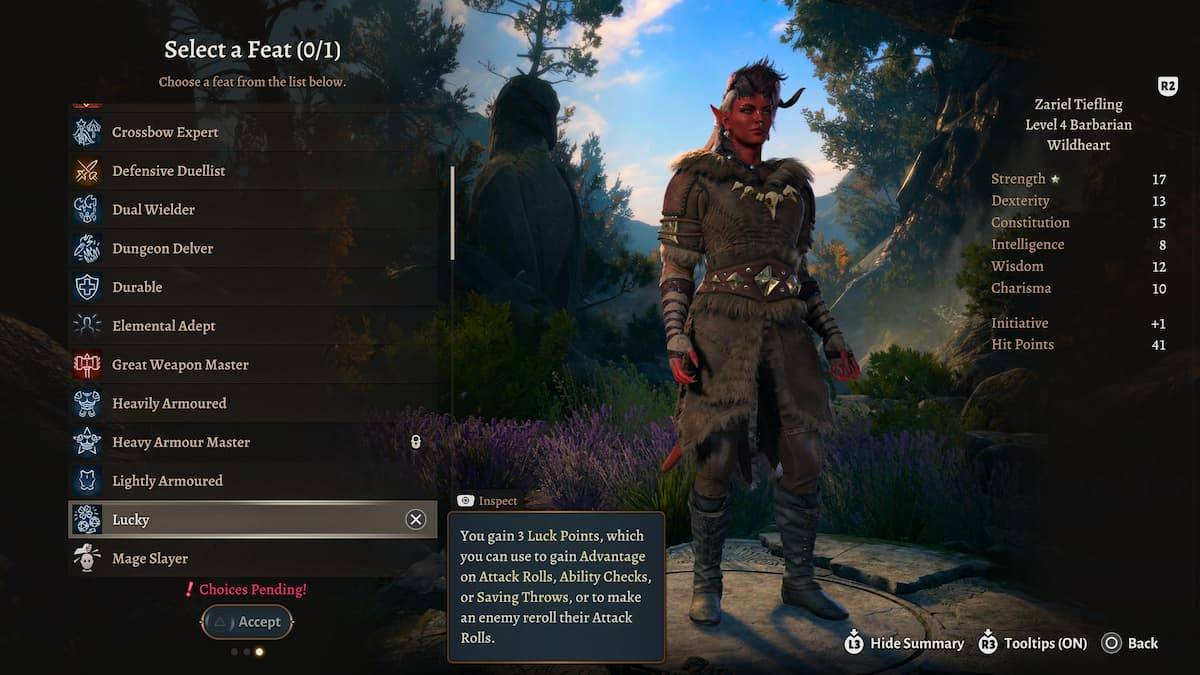Select the Dungeon Delver feat
This screenshot has width=1200, height=675.
(x=162, y=248)
